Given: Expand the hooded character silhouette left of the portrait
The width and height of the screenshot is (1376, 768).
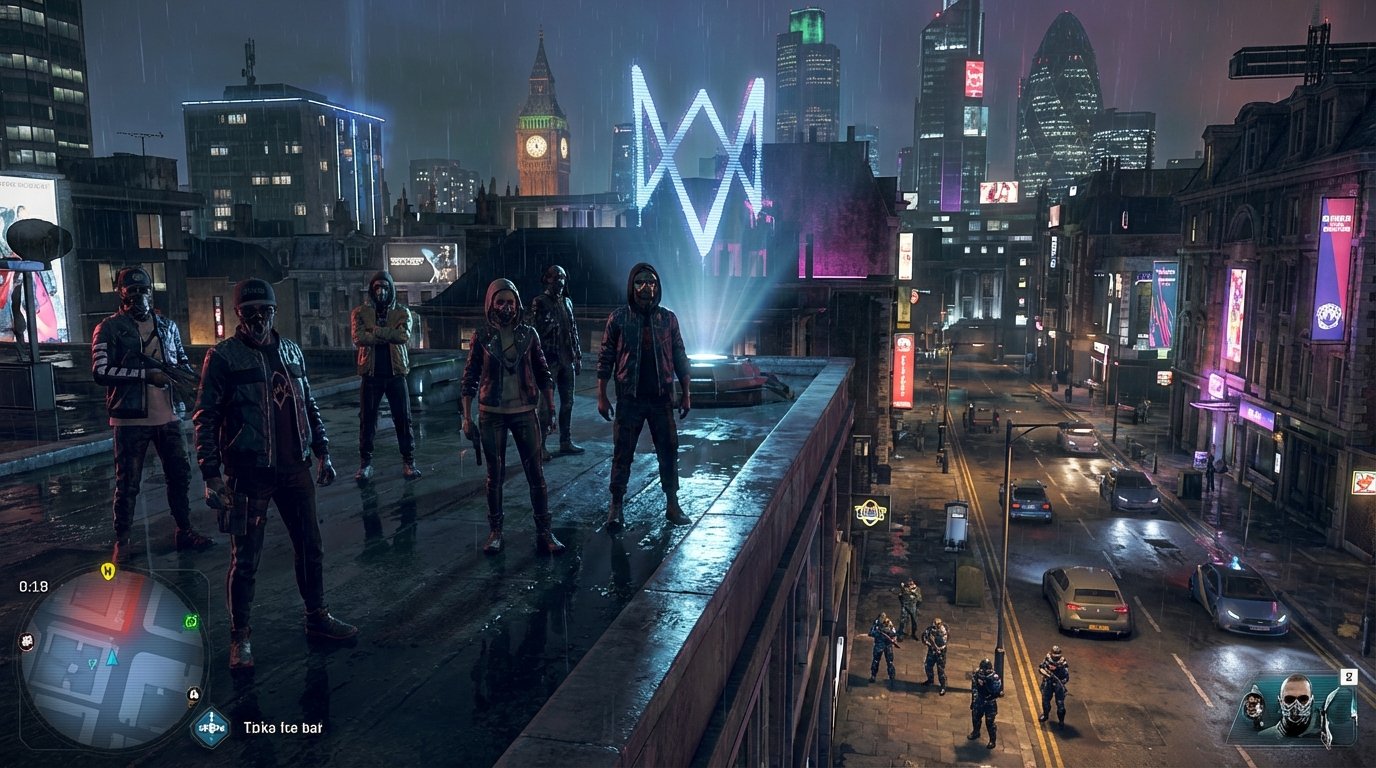Looking at the screenshot, I should coord(1254,706).
